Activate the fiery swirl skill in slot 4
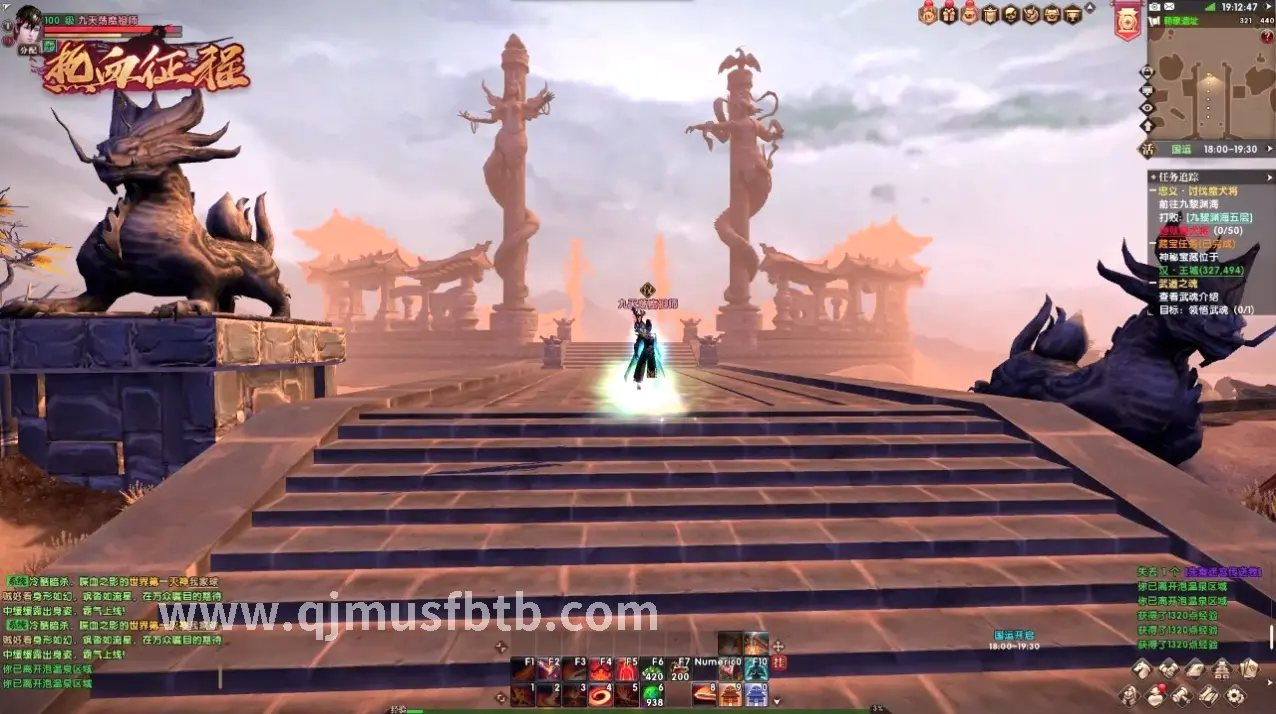 [x=599, y=694]
